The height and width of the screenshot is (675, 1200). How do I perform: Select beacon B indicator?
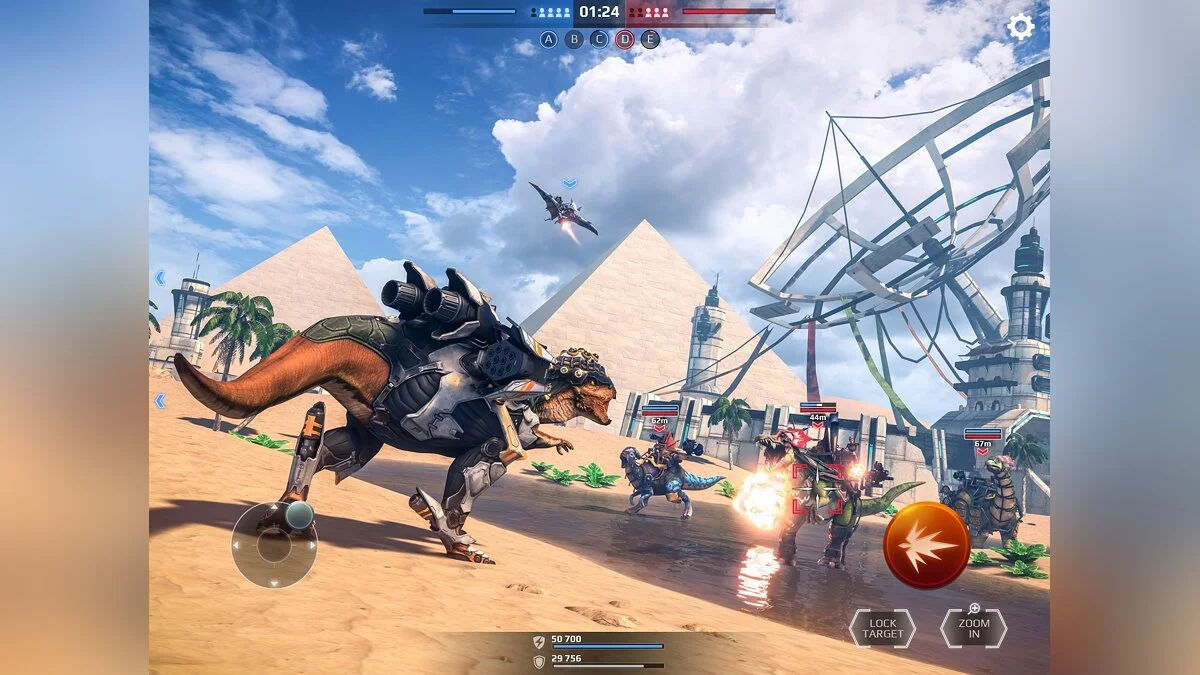pos(574,40)
